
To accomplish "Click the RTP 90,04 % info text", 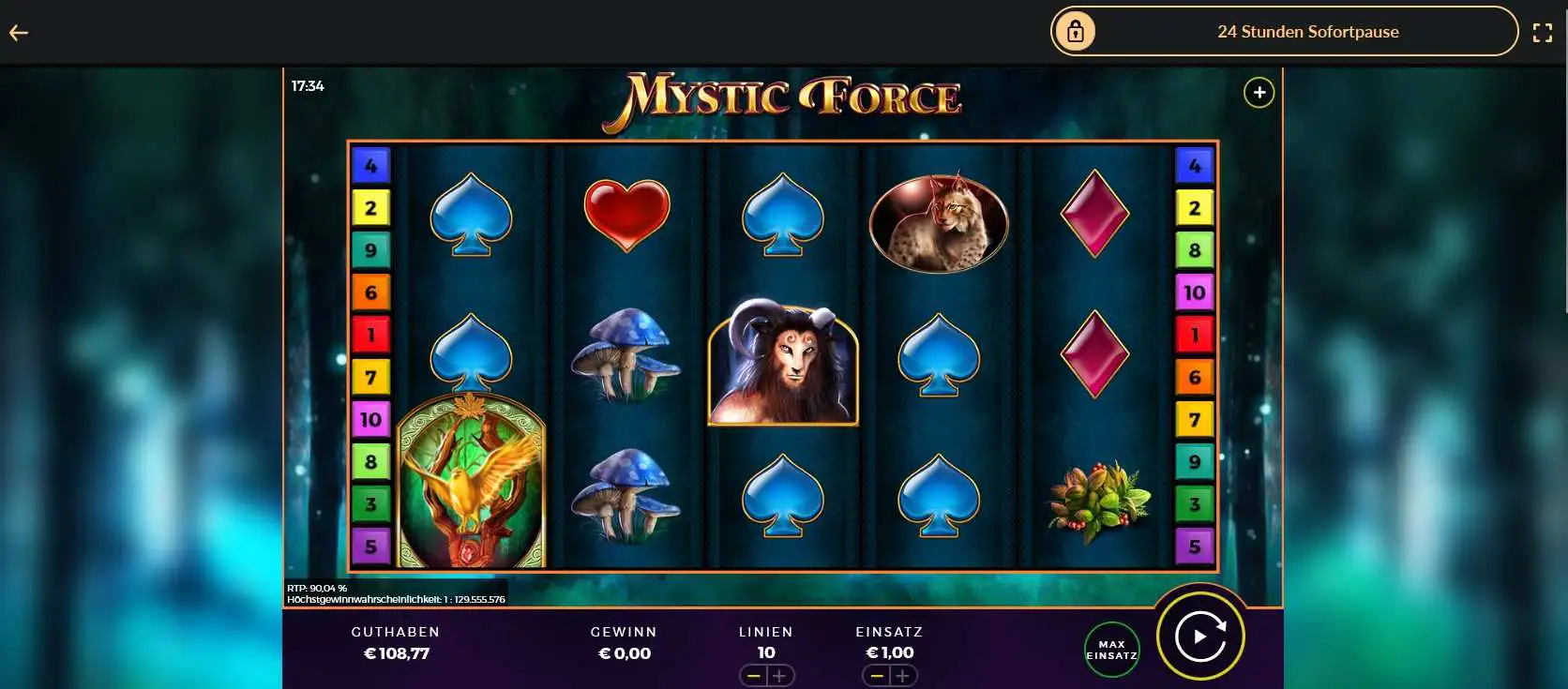I will 317,587.
